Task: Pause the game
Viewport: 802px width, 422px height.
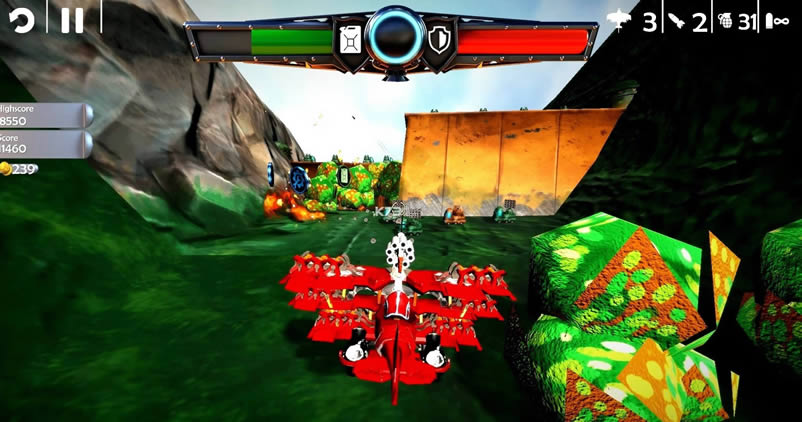Action: (72, 20)
